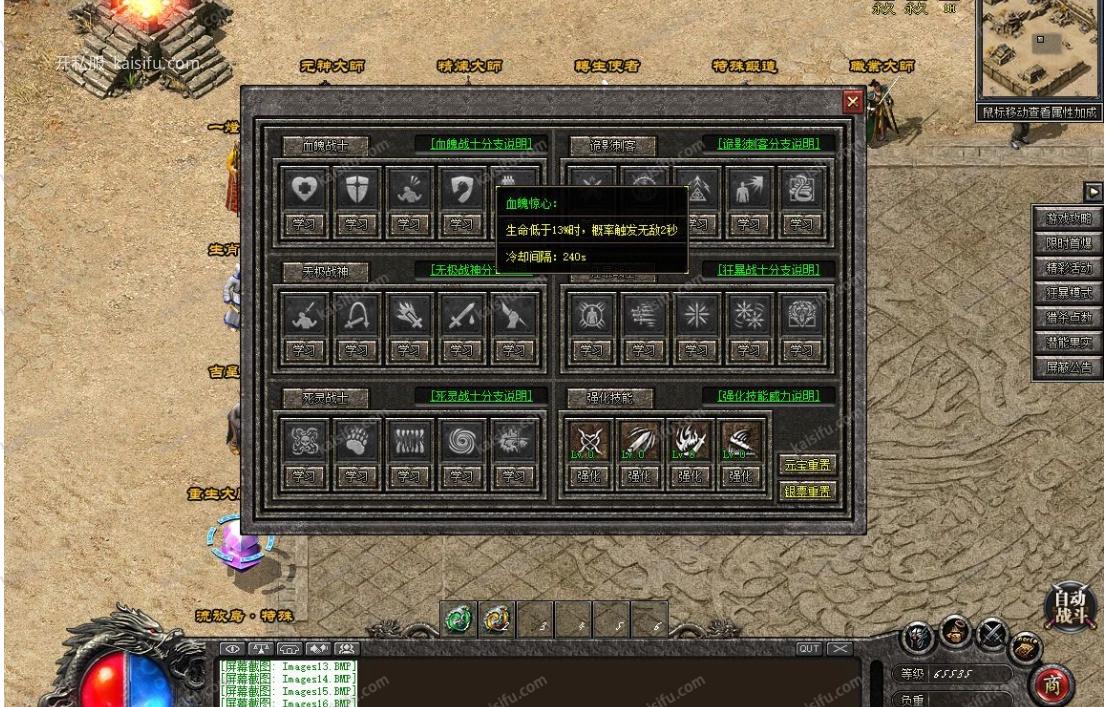Activate the 狂暴模式 side button
This screenshot has height=707, width=1105.
(x=1068, y=293)
